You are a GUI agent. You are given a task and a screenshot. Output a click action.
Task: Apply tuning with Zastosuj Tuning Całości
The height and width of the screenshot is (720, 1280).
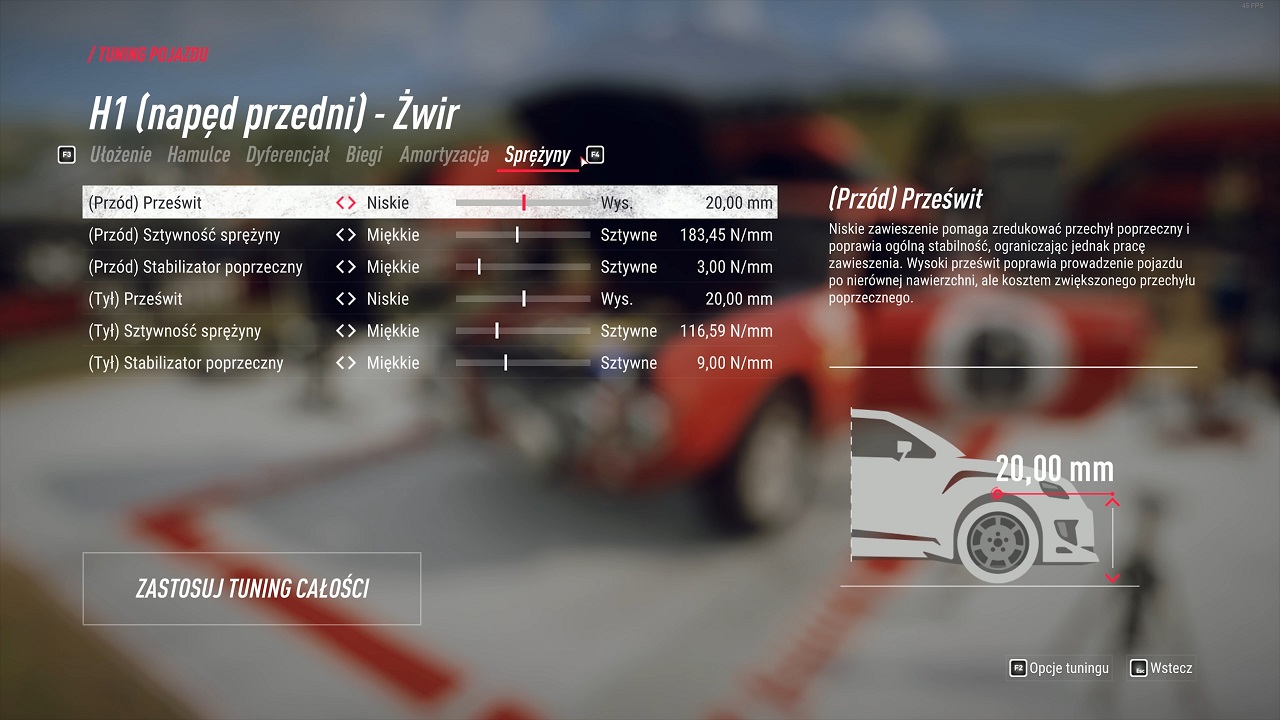pyautogui.click(x=252, y=588)
